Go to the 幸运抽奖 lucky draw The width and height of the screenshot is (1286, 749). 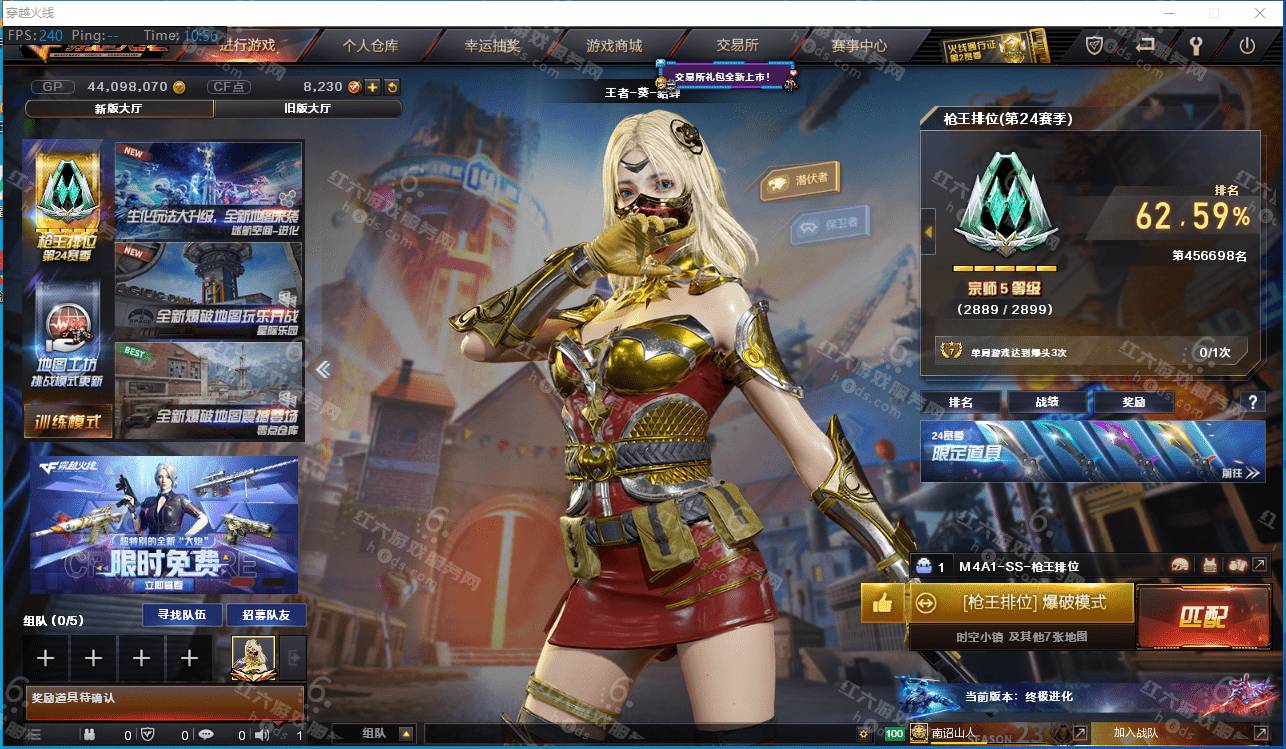pyautogui.click(x=492, y=45)
